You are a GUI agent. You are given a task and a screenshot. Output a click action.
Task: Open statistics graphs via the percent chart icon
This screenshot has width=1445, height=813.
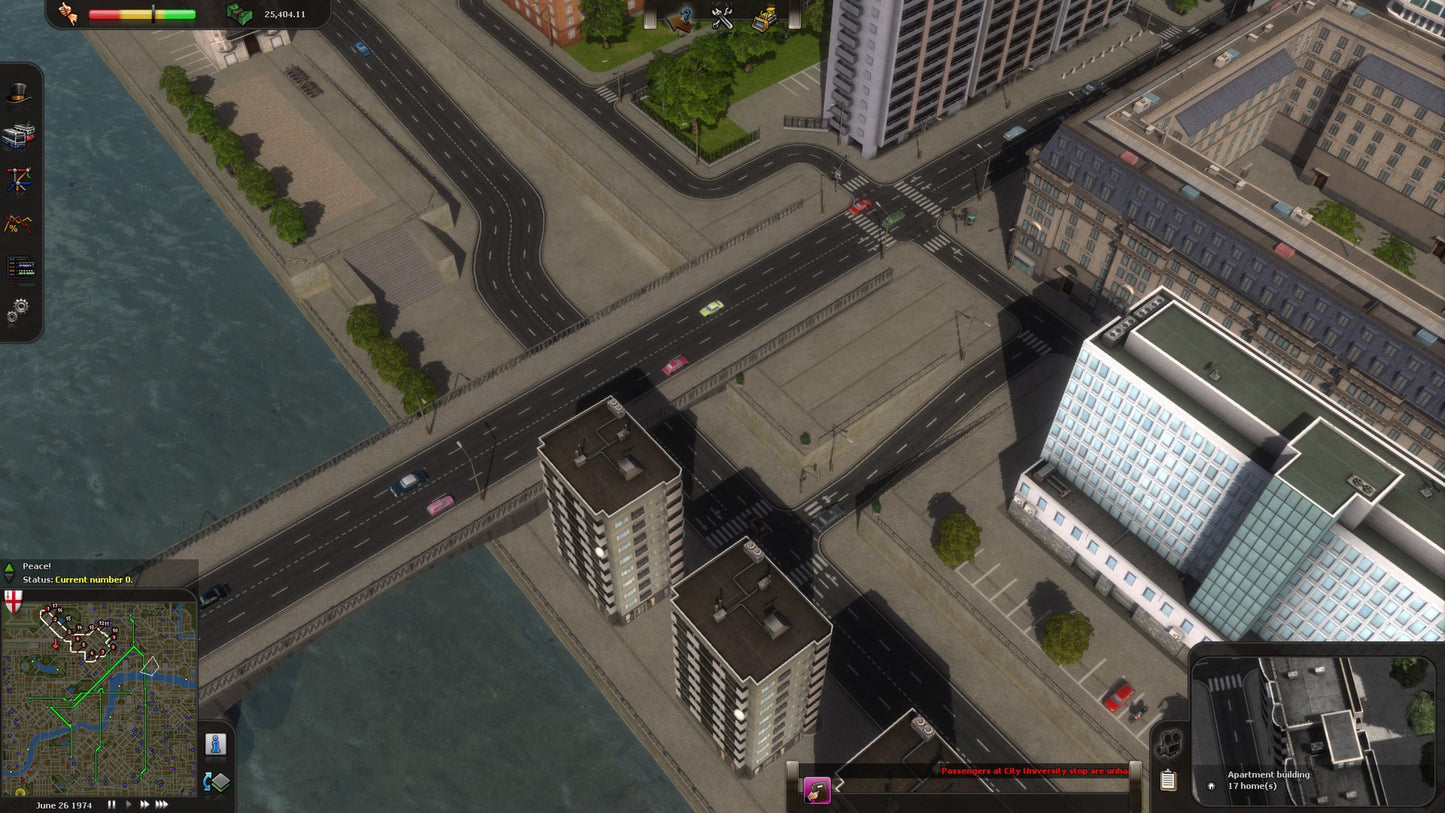click(x=20, y=222)
